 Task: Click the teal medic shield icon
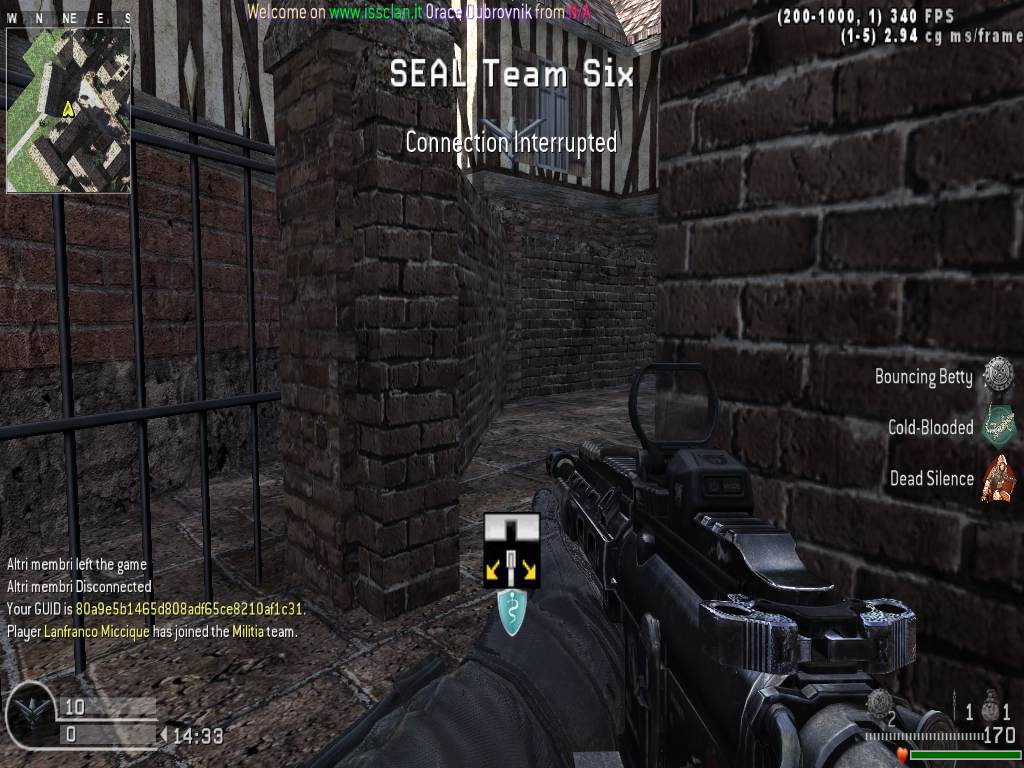[512, 613]
